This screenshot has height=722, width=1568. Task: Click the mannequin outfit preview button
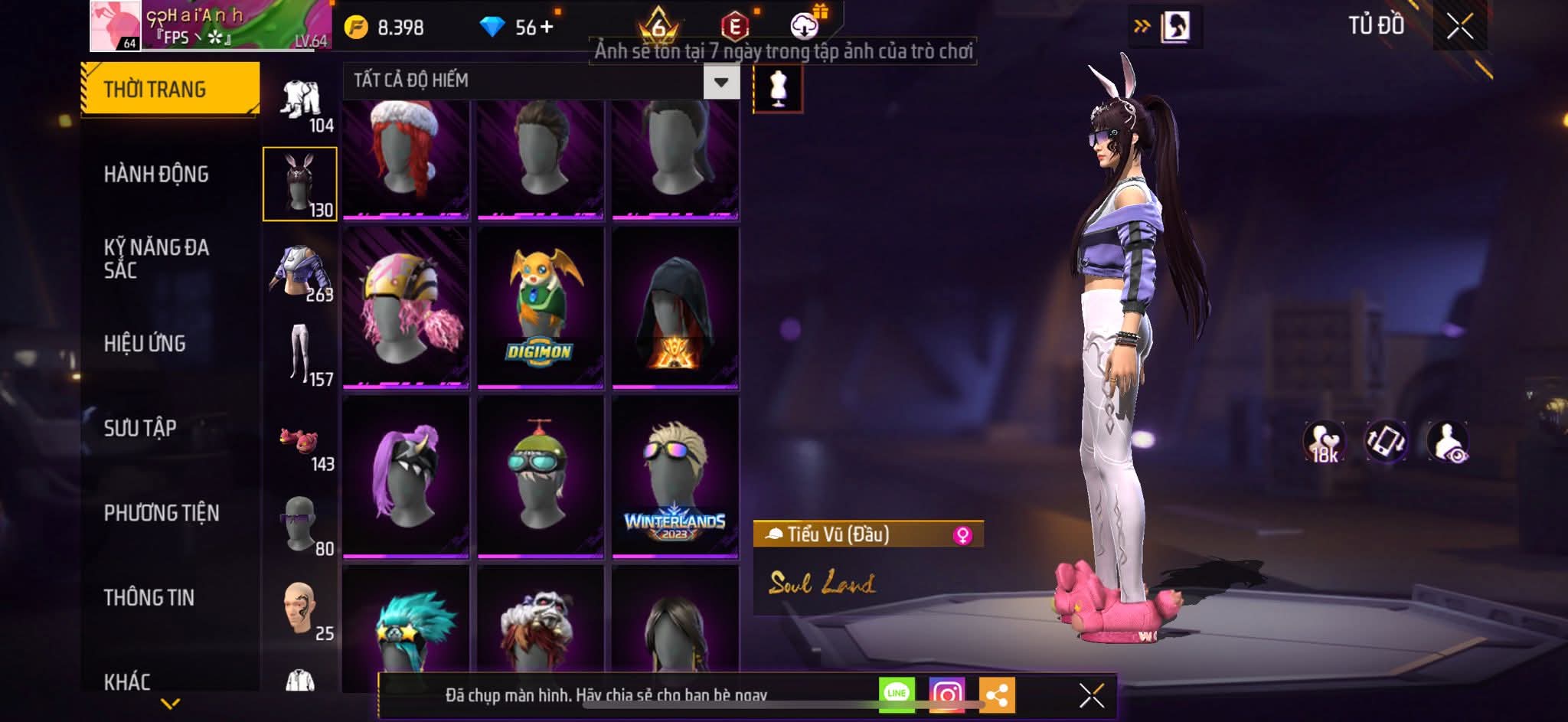point(778,89)
